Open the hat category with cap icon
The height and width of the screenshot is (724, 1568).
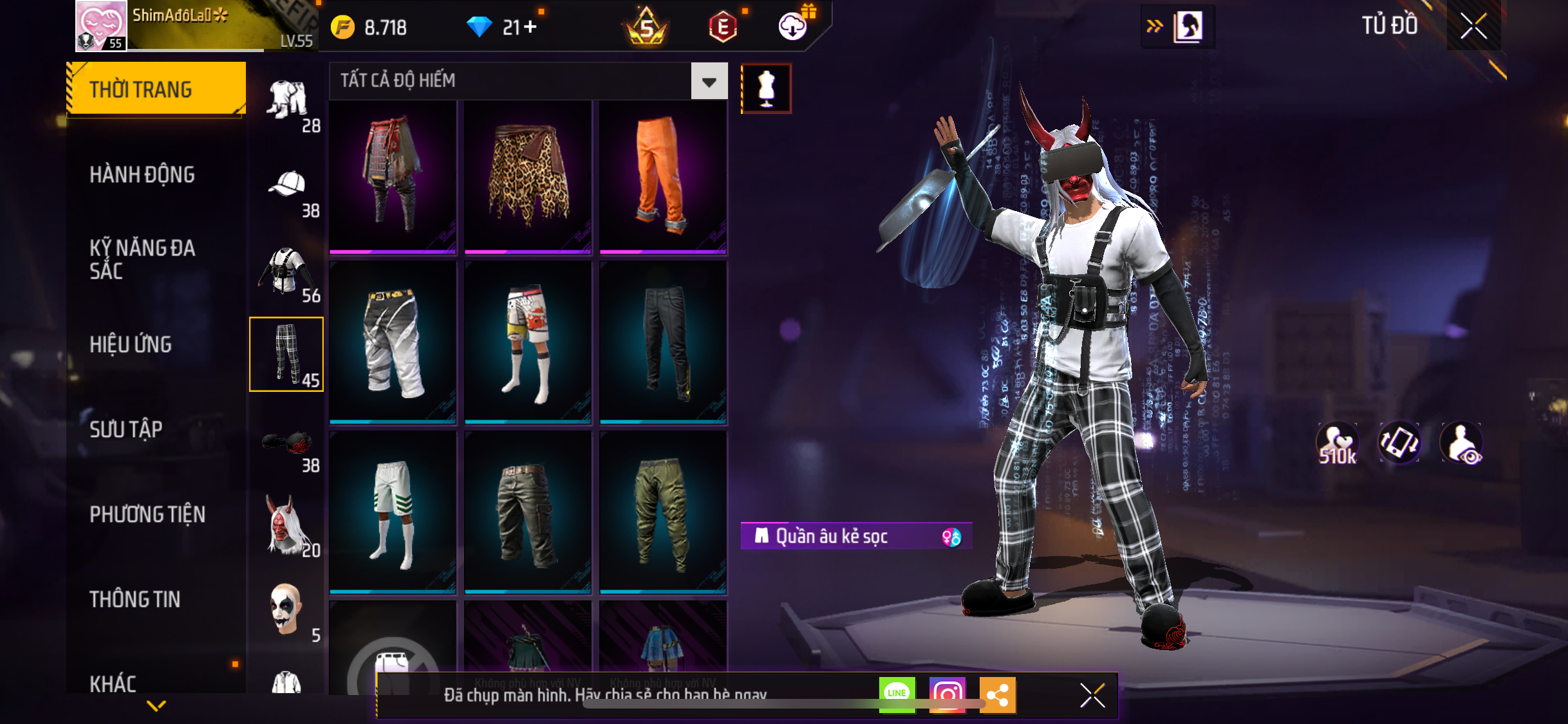[288, 189]
